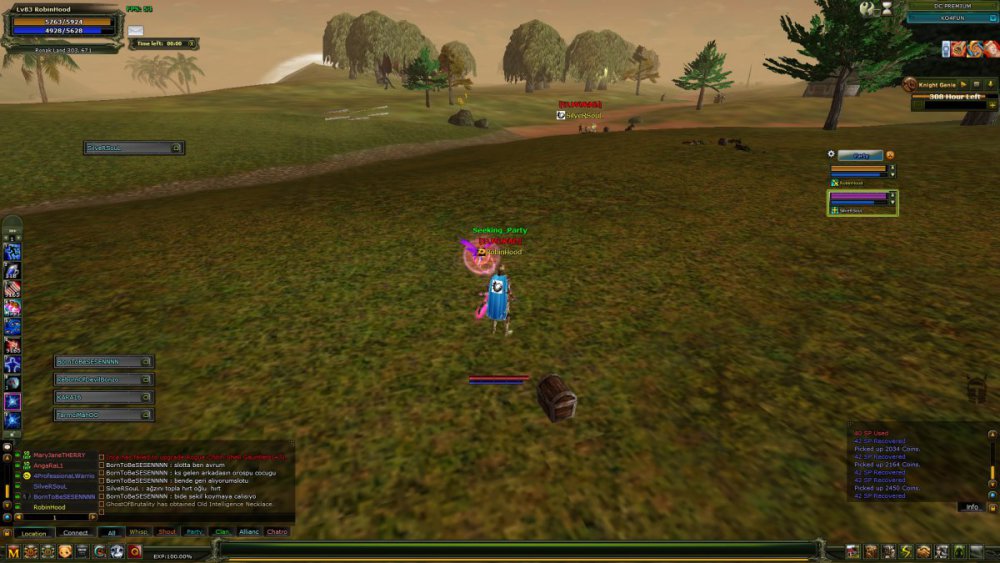The width and height of the screenshot is (1000, 563).
Task: Click the Location button
Action: [x=32, y=533]
